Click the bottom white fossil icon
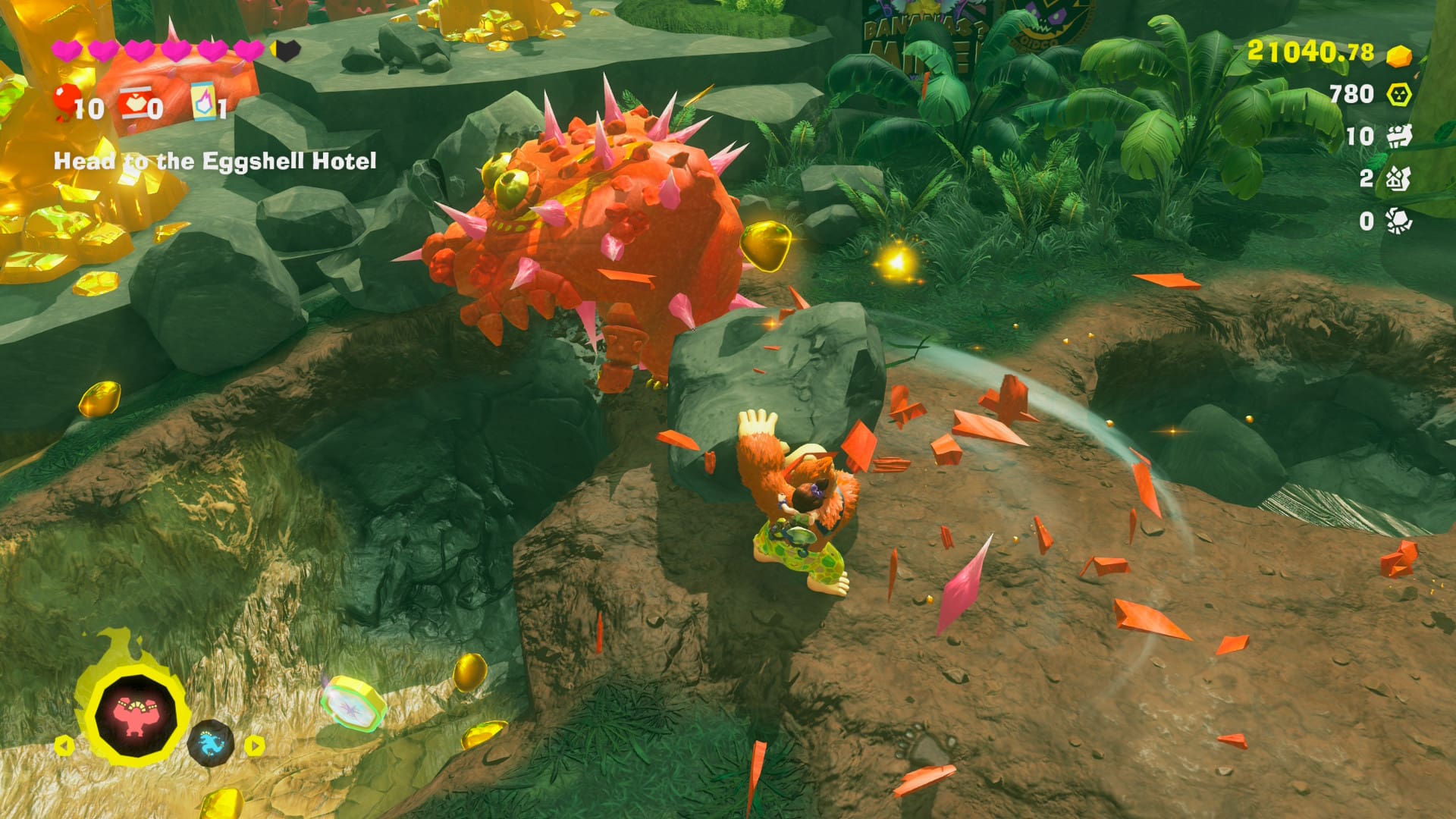 (1398, 221)
